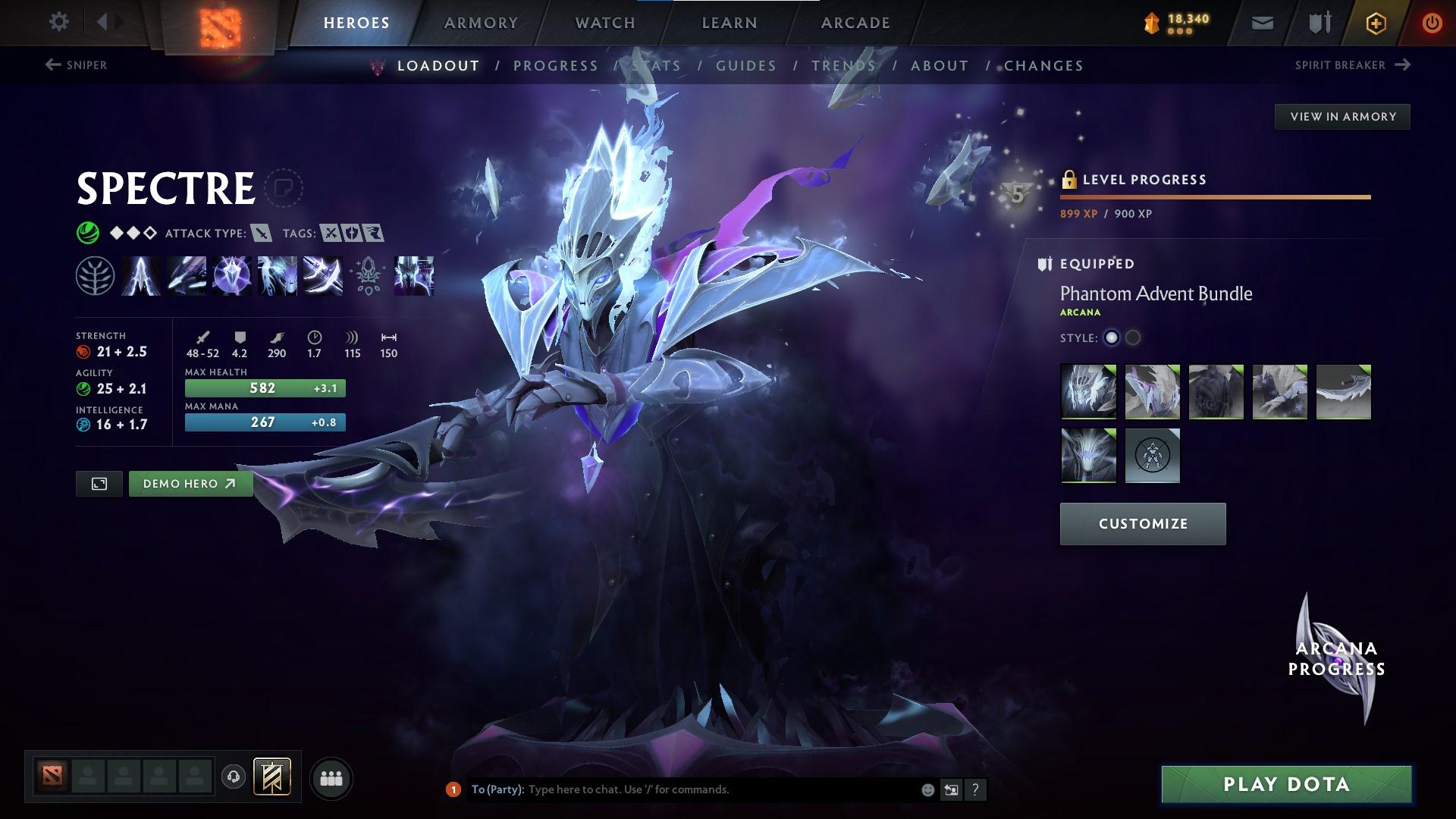Screen dimensions: 1456x819
Task: Select the first Style radio button
Action: (x=1112, y=339)
